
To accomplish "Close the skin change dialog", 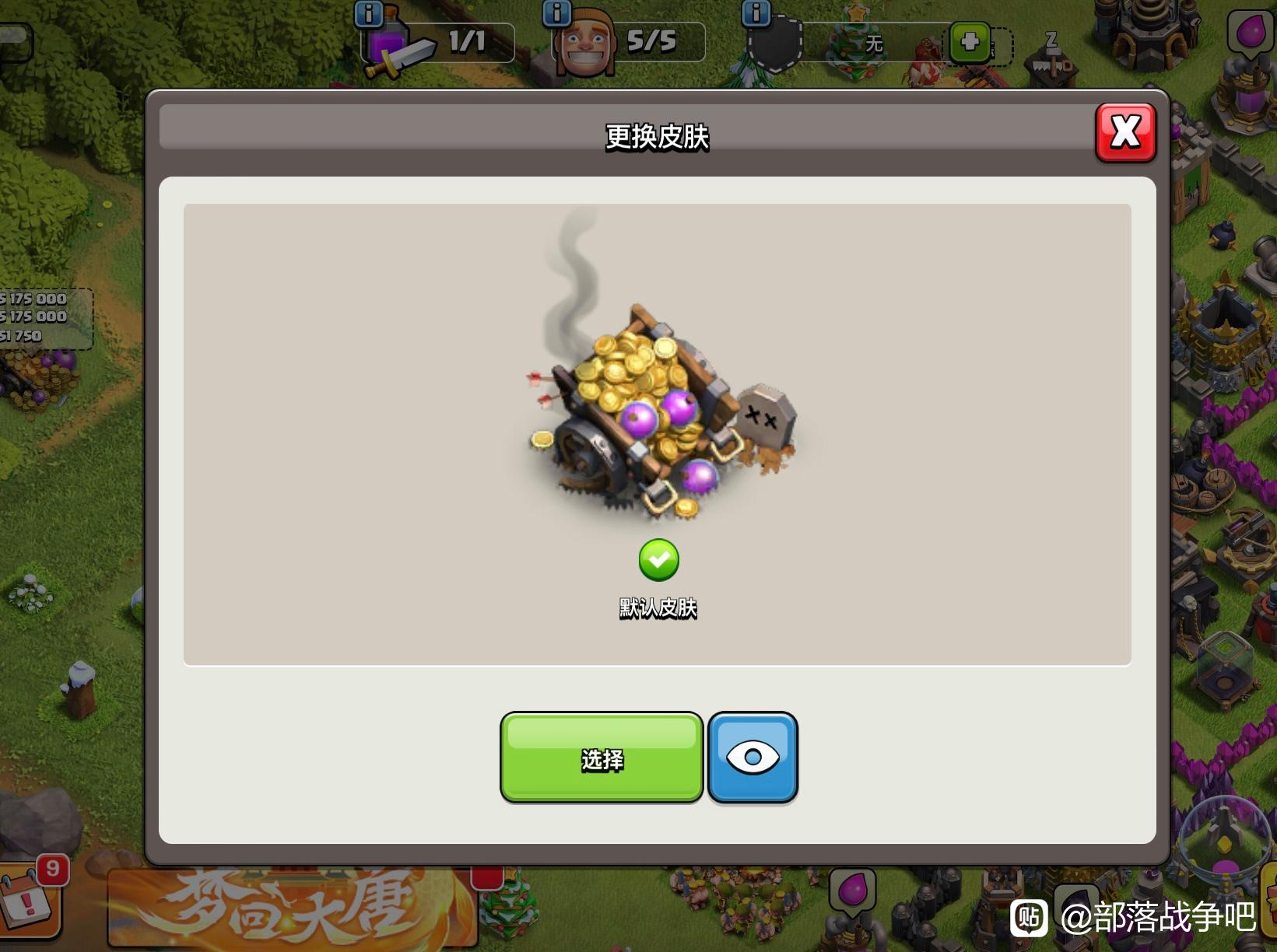I will pos(1125,133).
